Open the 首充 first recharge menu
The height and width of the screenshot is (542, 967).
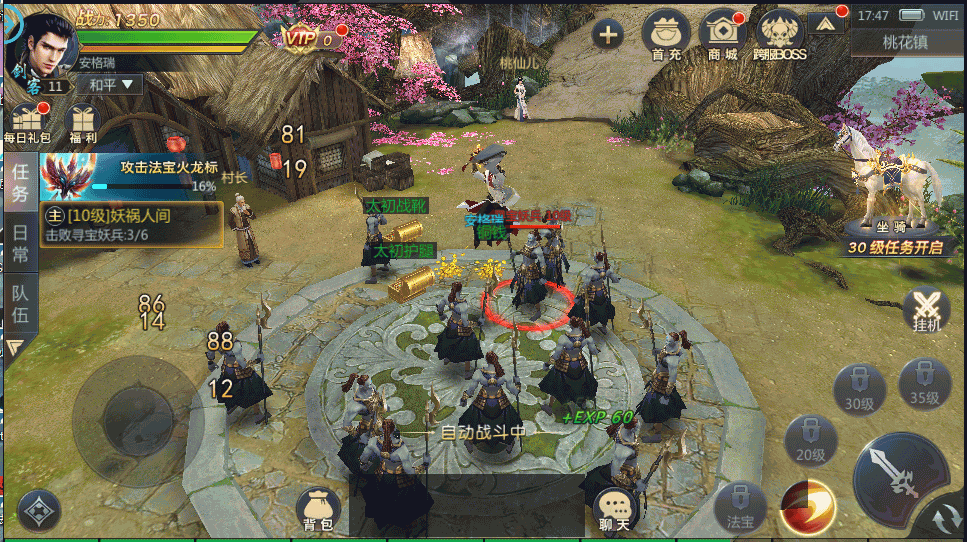tap(666, 34)
